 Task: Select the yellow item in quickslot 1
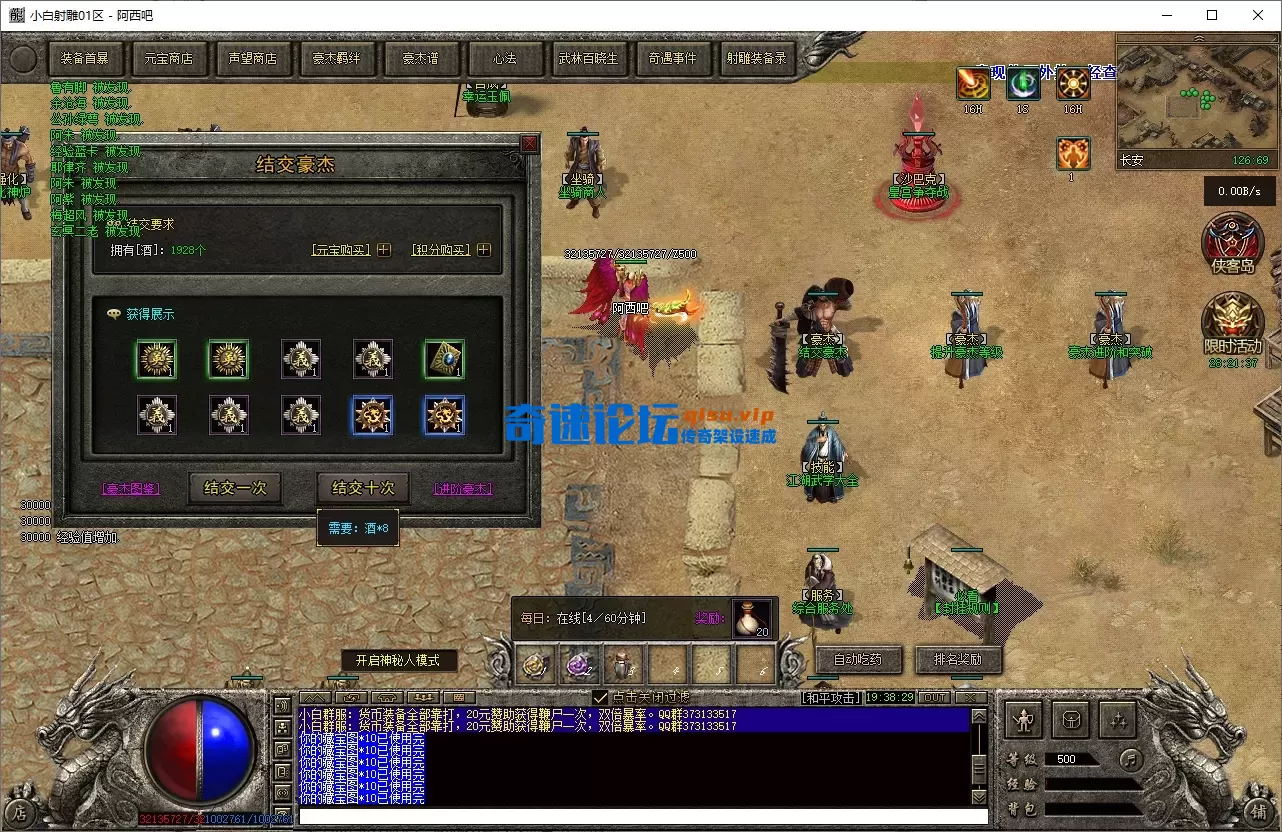pos(535,661)
